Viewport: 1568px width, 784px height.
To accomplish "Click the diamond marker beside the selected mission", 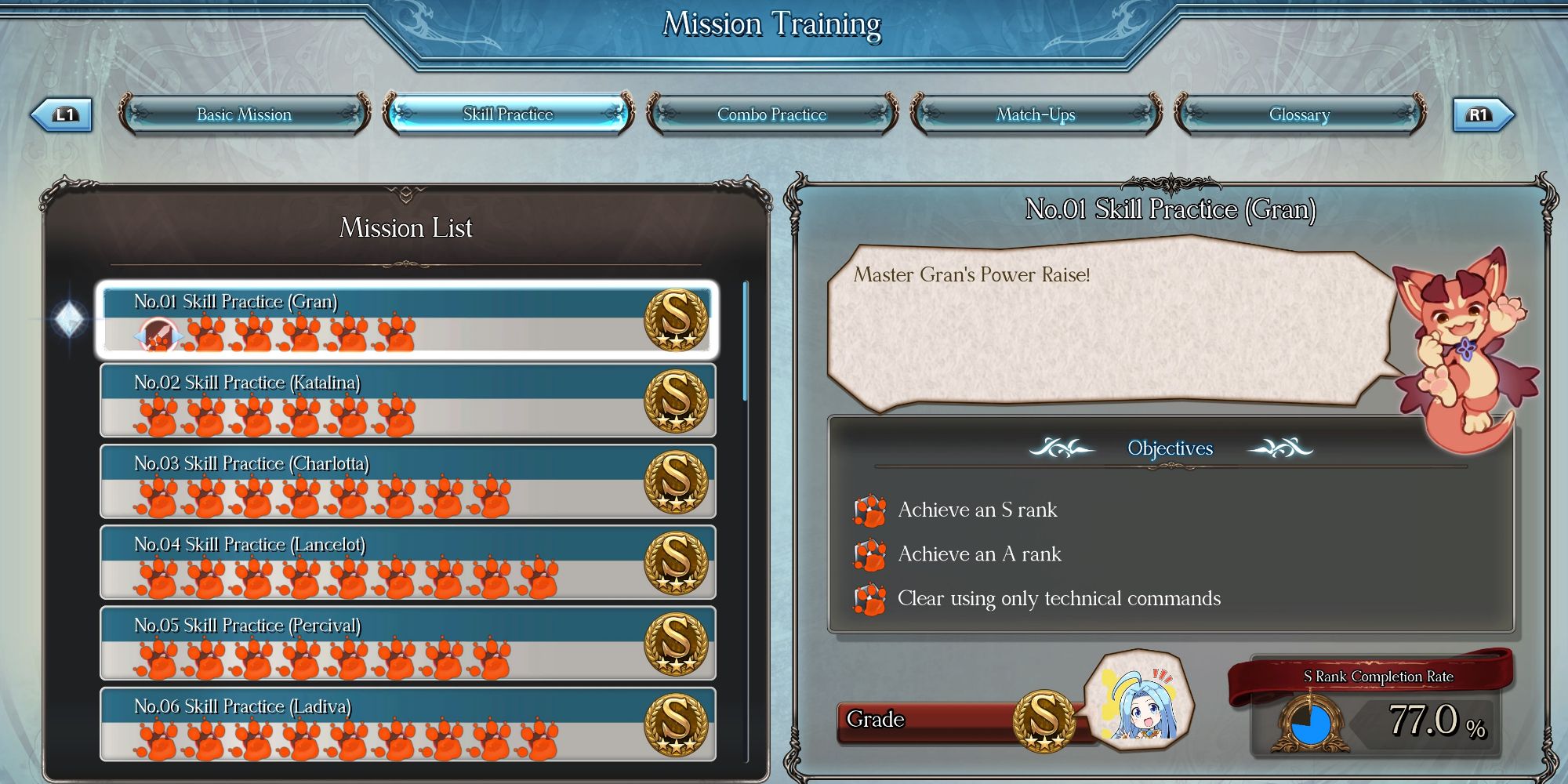I will click(x=70, y=320).
